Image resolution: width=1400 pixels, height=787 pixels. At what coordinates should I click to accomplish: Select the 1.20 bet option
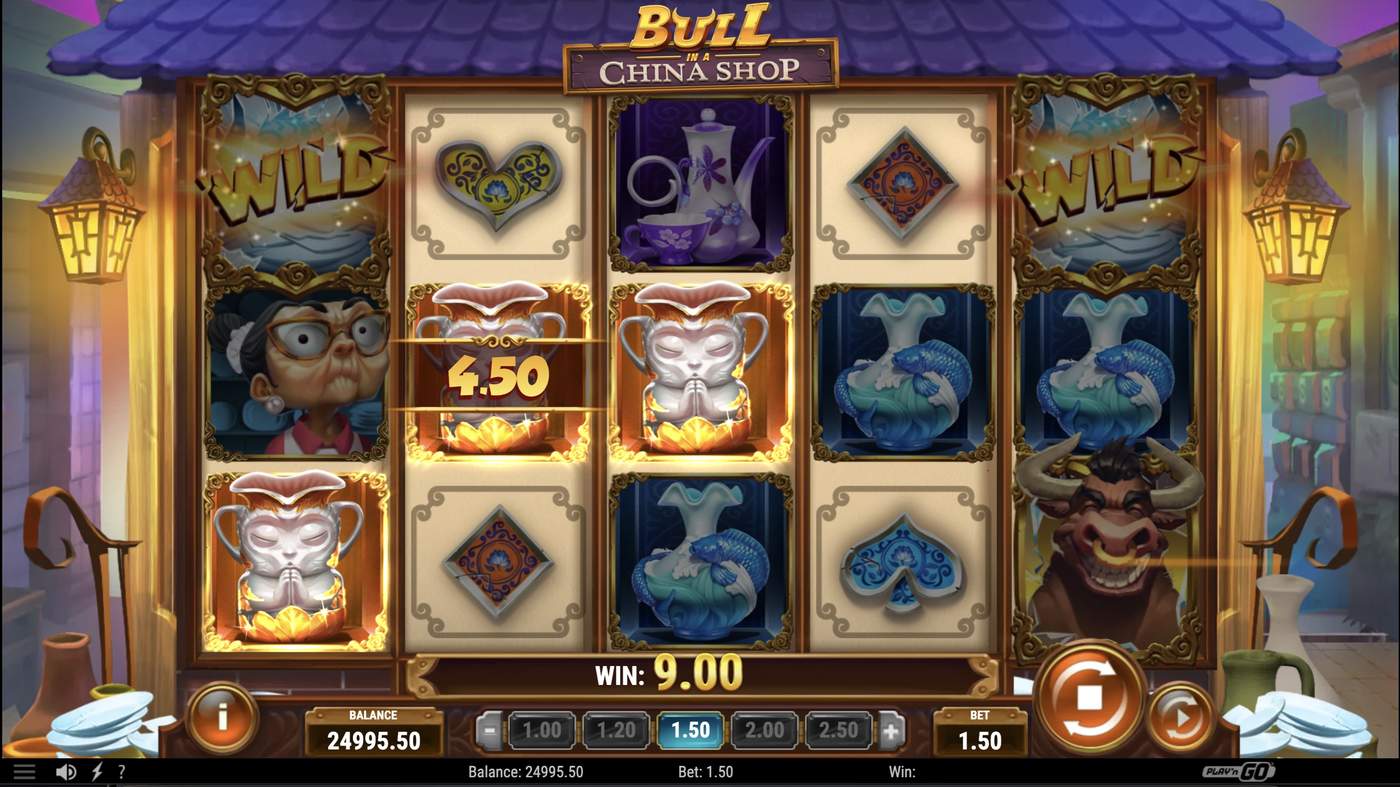tap(615, 730)
